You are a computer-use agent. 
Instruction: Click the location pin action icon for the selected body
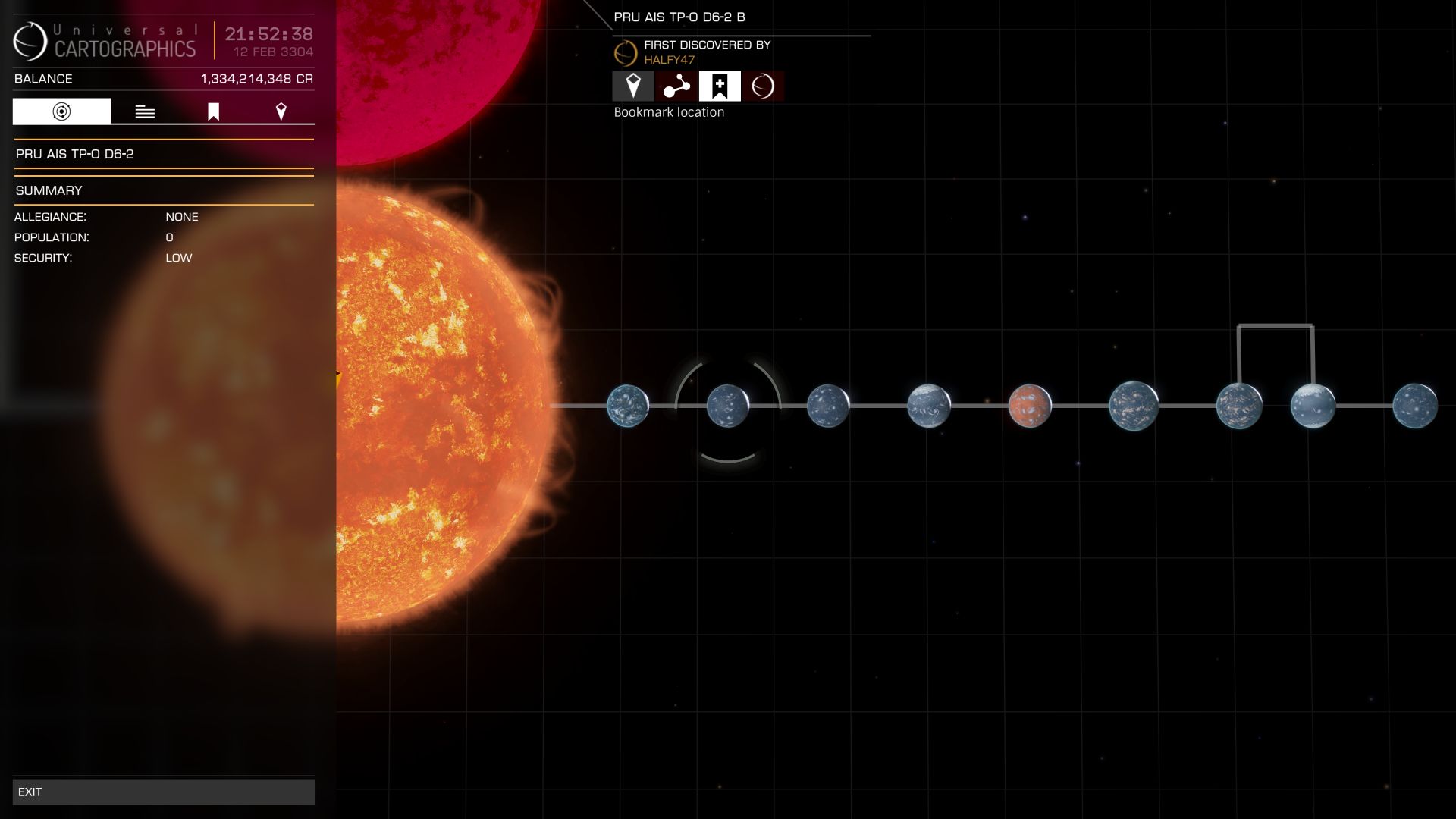coord(633,86)
